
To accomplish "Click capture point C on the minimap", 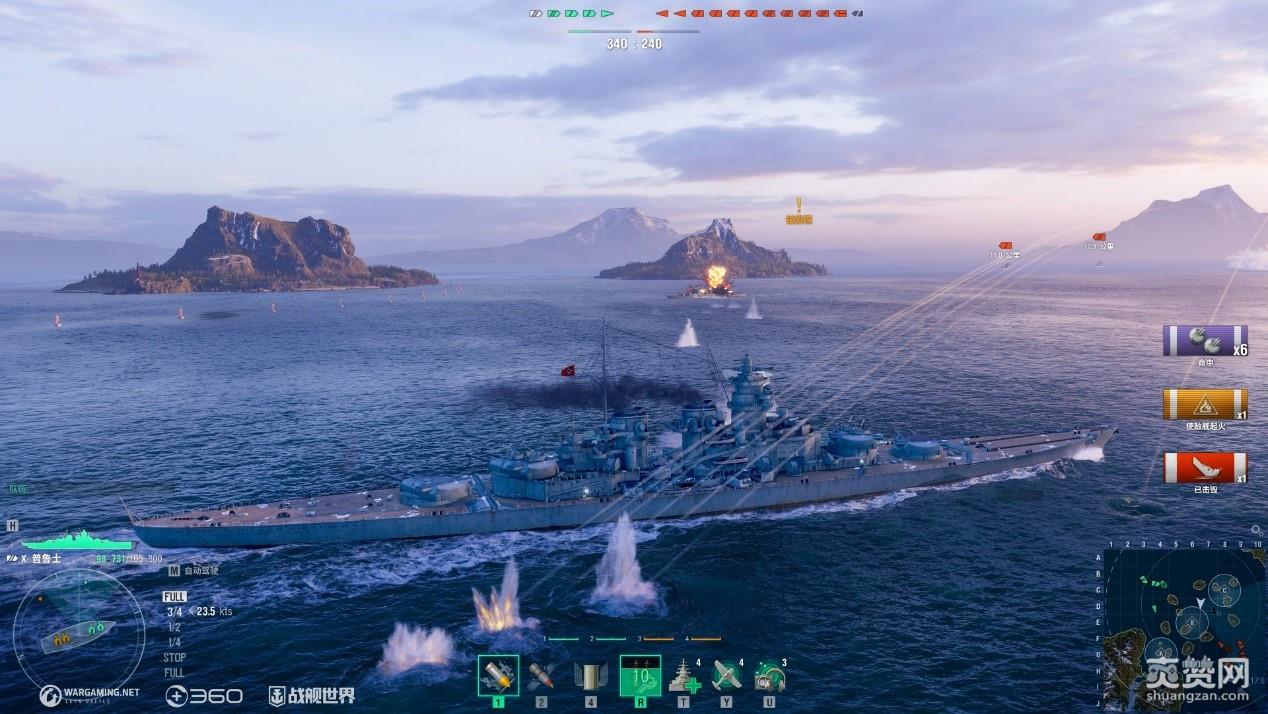I will click(1225, 591).
